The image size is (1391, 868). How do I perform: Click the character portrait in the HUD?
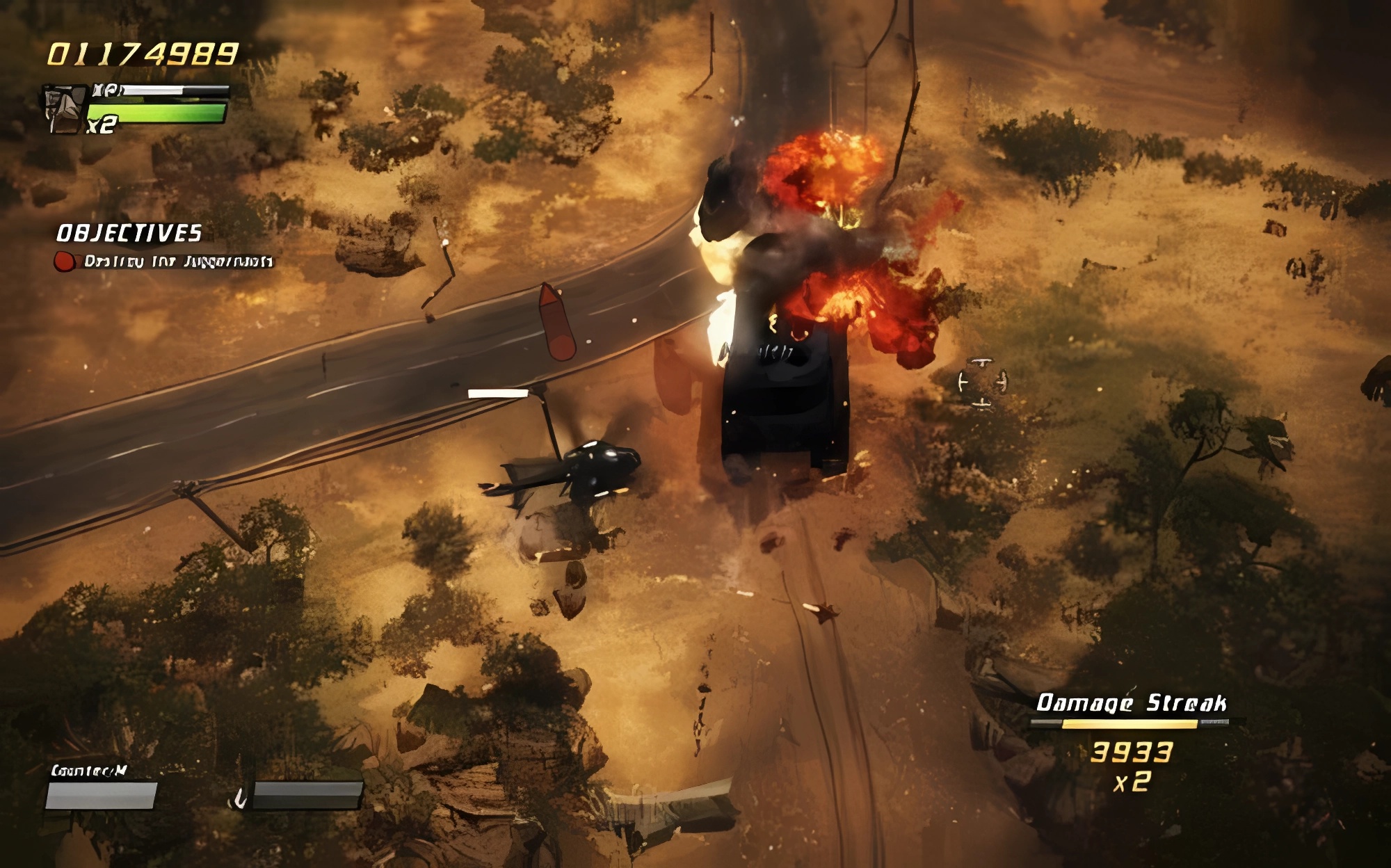[x=63, y=108]
